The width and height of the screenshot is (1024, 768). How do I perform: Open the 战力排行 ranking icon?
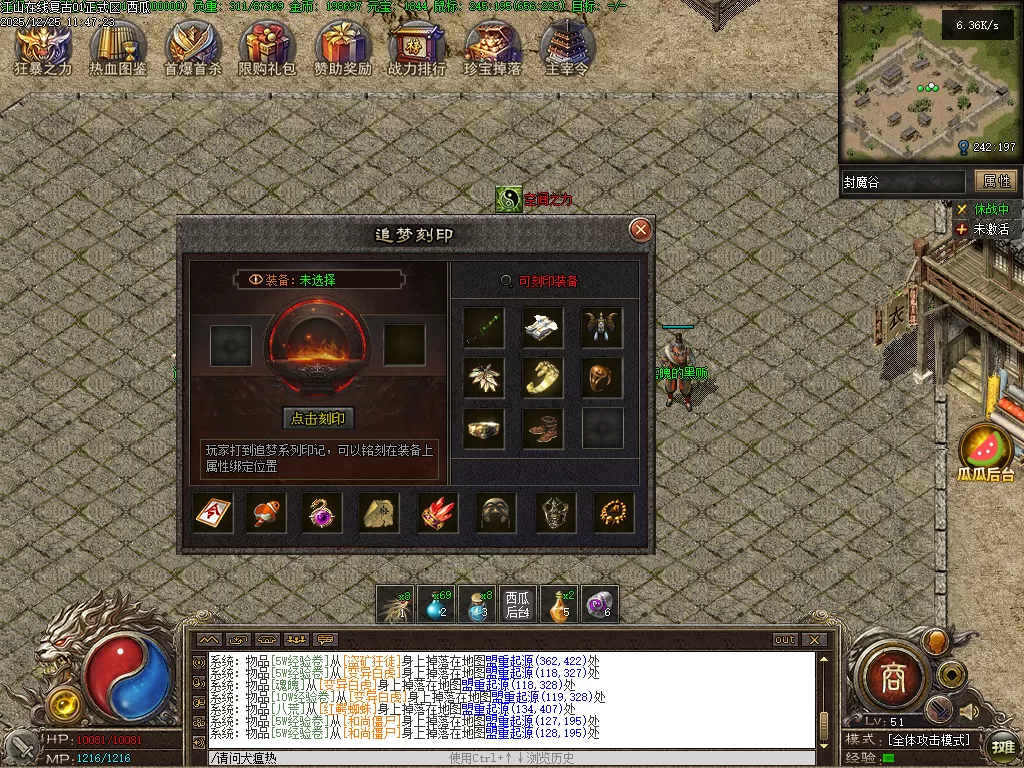coord(417,45)
